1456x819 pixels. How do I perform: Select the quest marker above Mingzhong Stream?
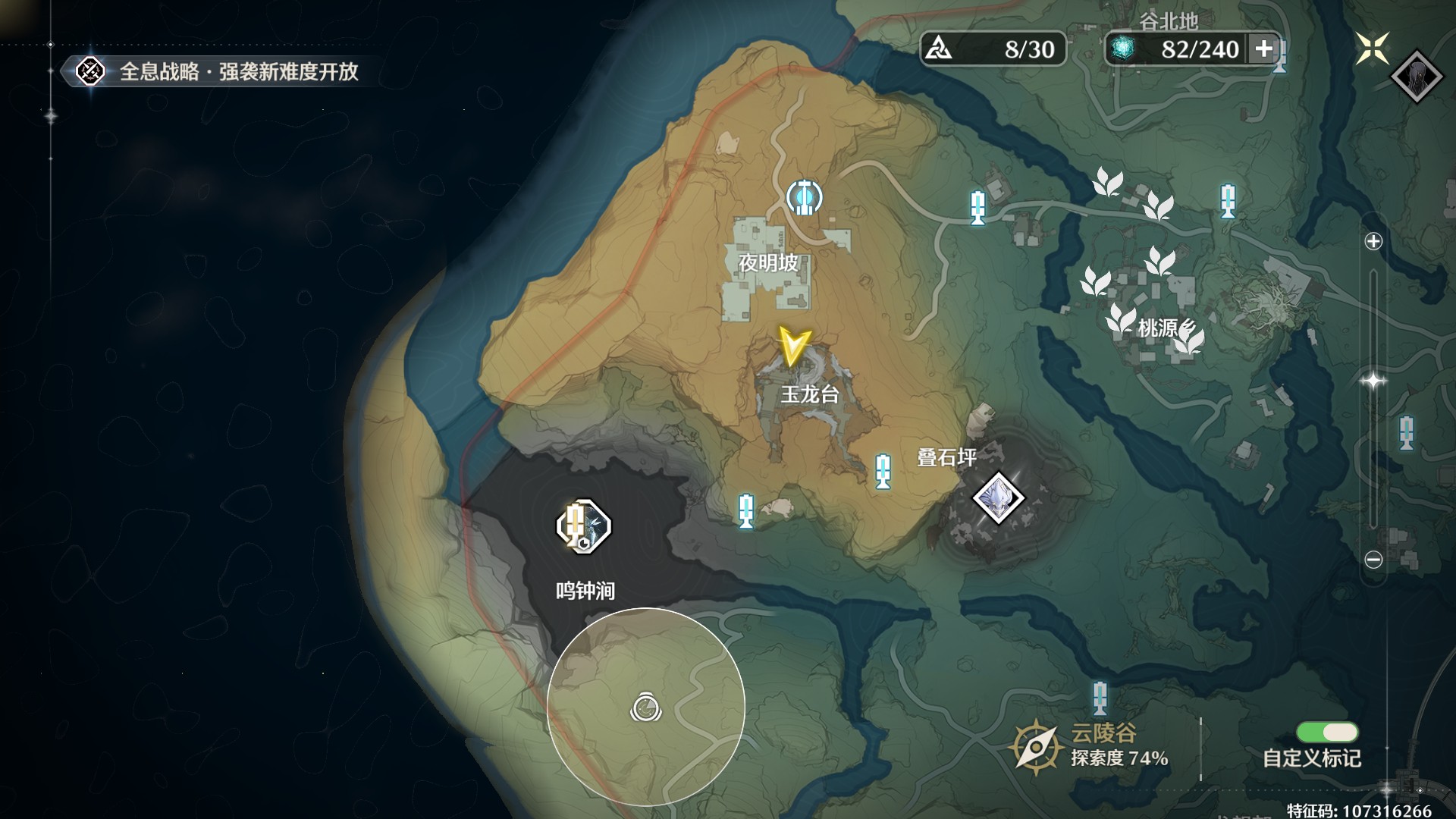point(583,526)
